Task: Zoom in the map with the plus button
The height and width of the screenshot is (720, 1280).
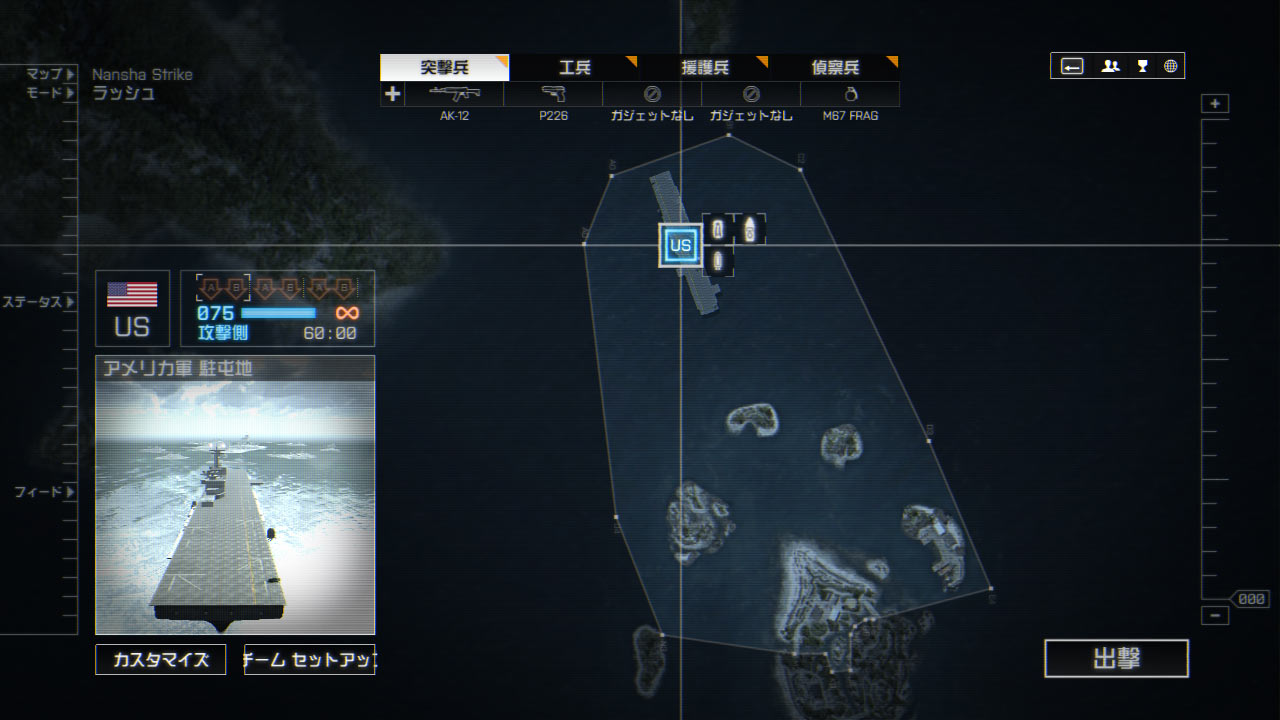Action: 1215,104
